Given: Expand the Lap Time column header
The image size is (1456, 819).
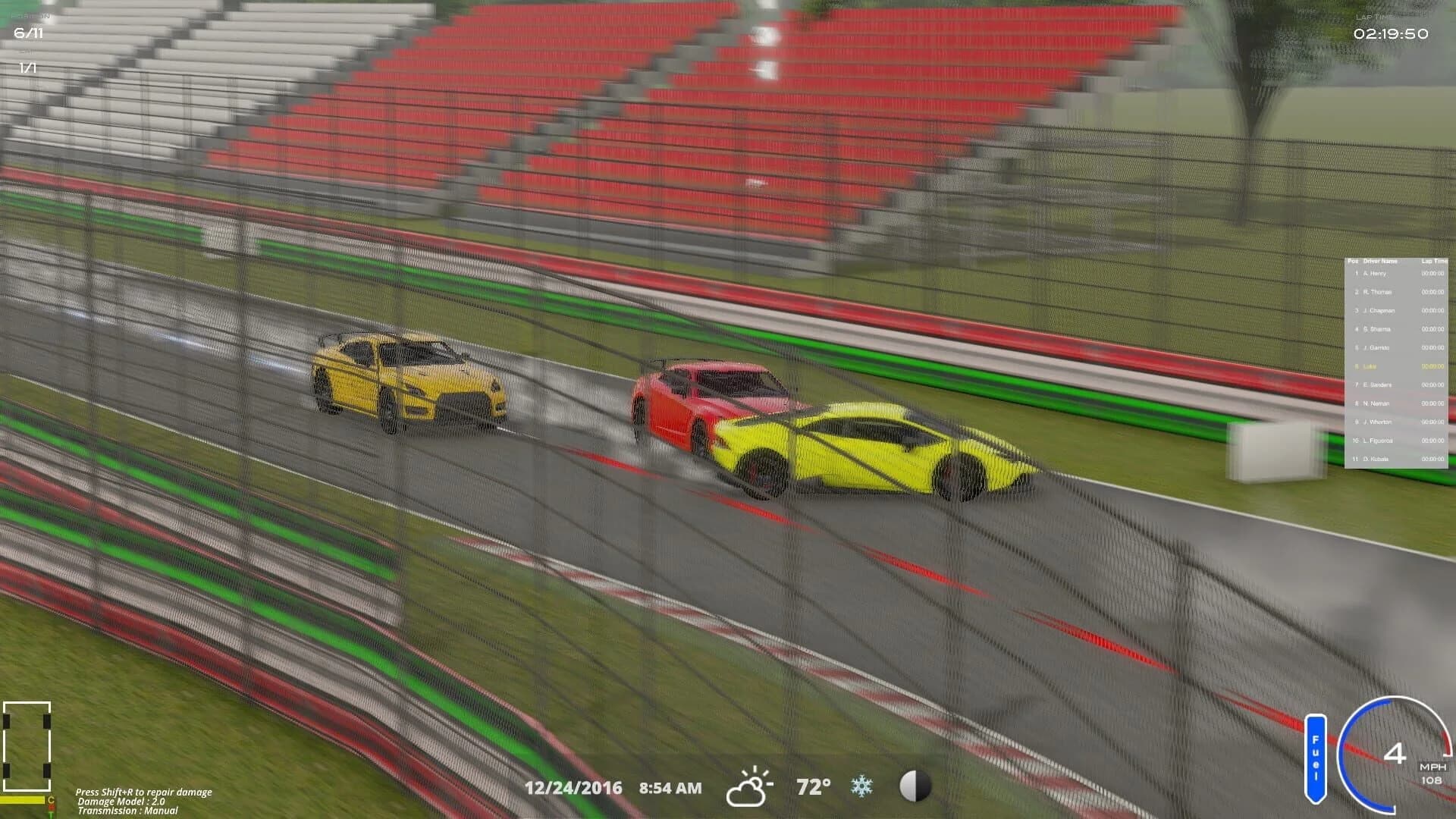Looking at the screenshot, I should (1433, 259).
